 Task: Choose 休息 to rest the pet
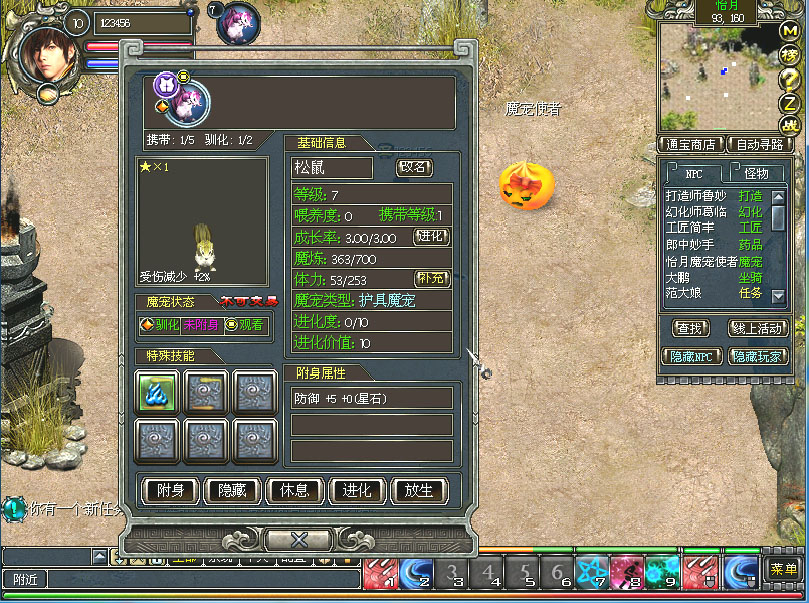click(x=294, y=491)
